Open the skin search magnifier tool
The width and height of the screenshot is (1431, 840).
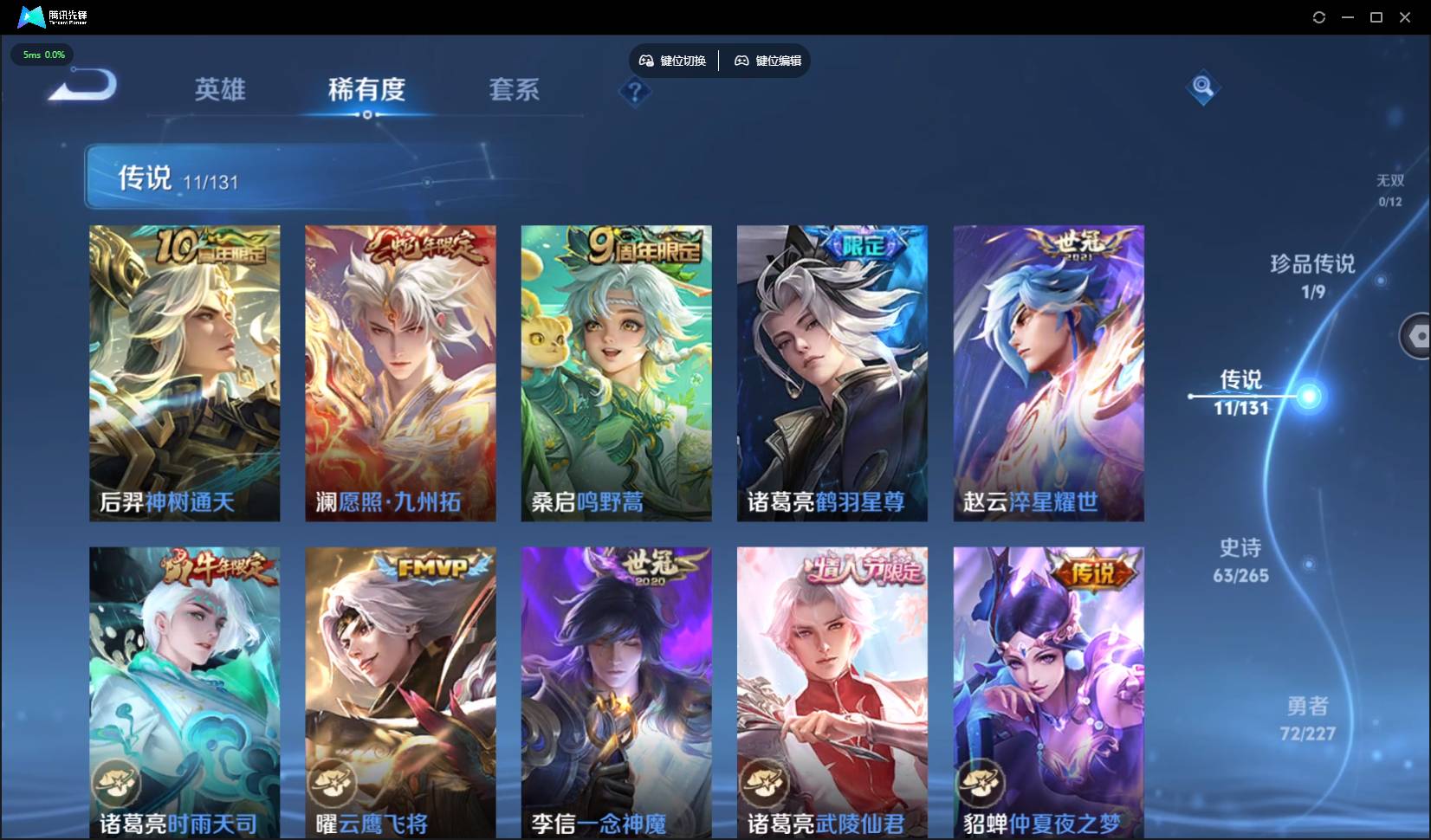click(1202, 87)
